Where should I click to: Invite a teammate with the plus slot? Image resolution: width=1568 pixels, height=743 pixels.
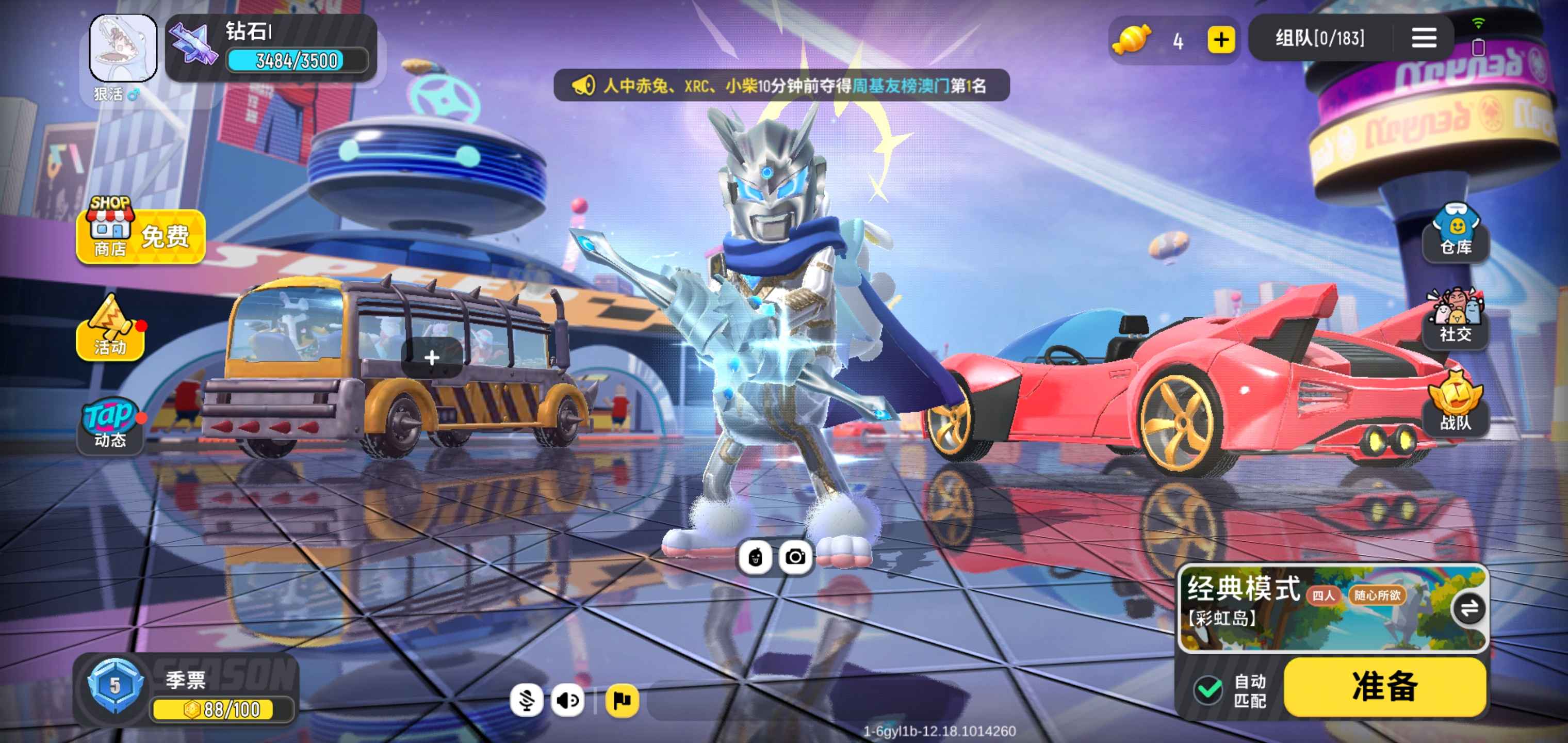coord(432,358)
